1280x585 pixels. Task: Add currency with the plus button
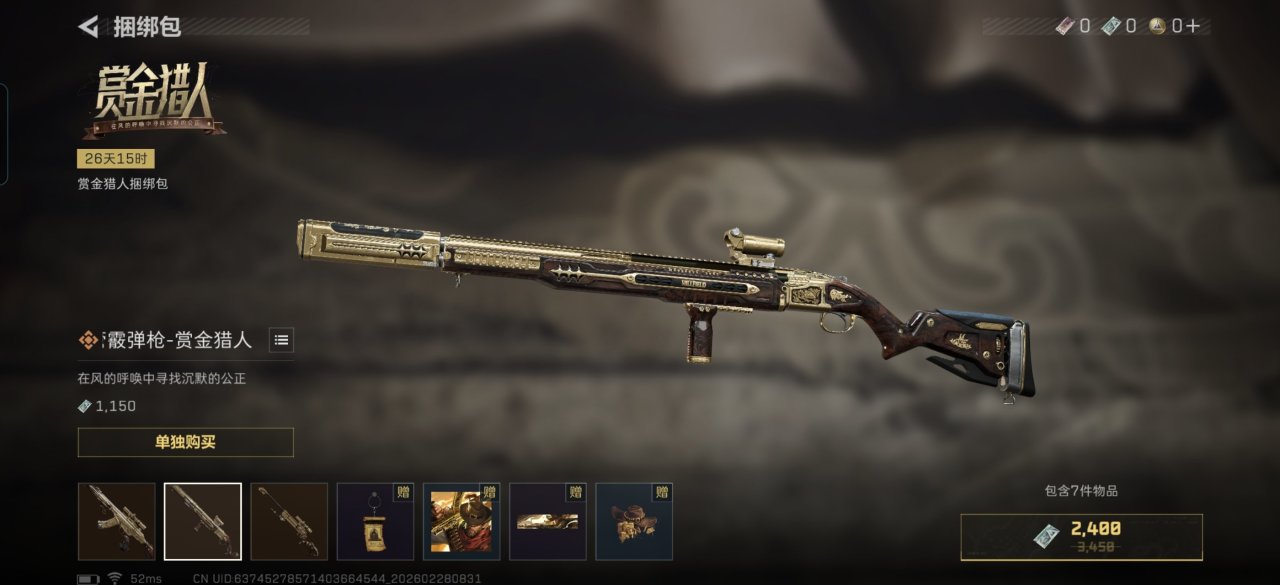[1192, 27]
